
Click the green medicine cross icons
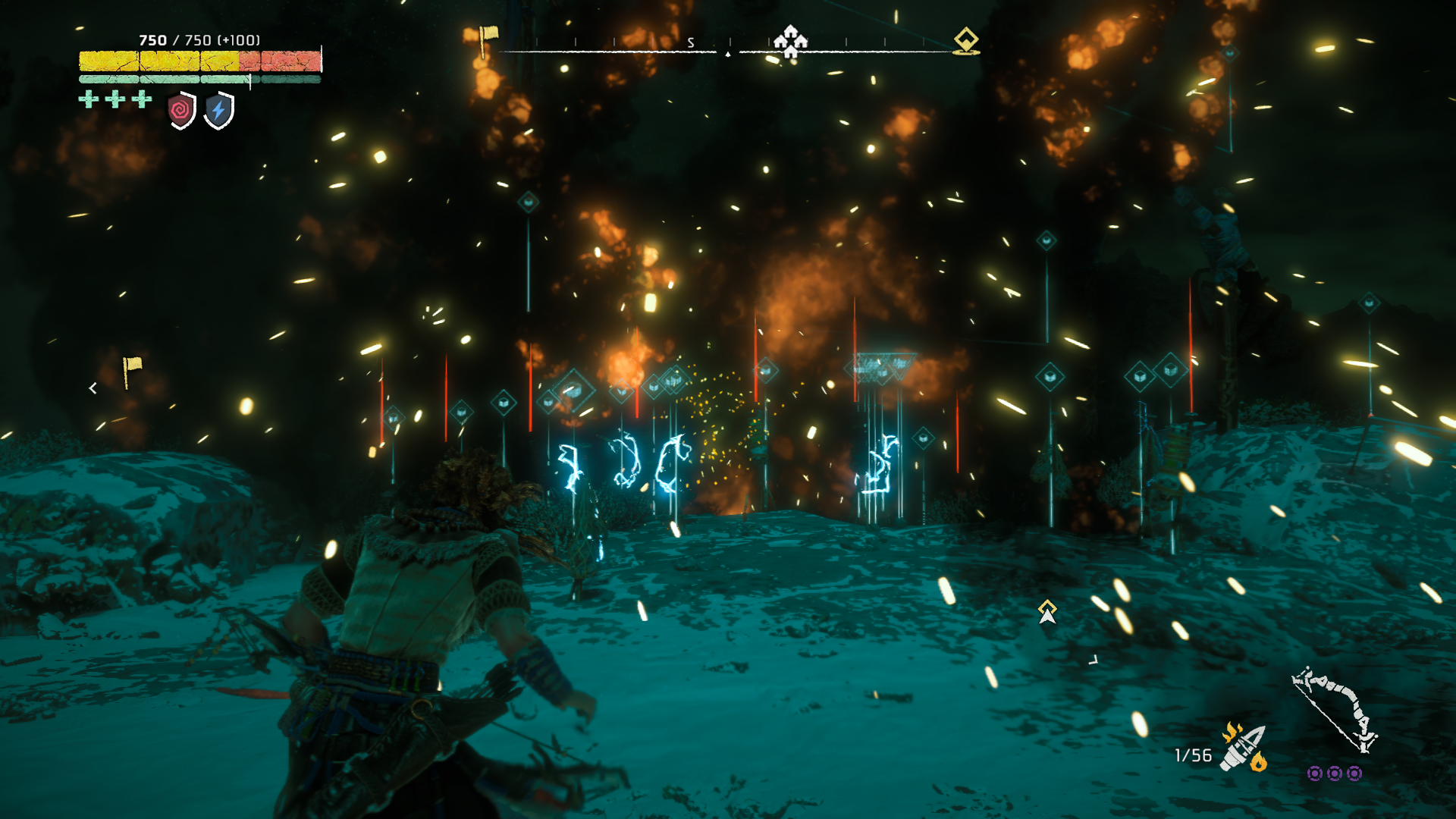115,99
